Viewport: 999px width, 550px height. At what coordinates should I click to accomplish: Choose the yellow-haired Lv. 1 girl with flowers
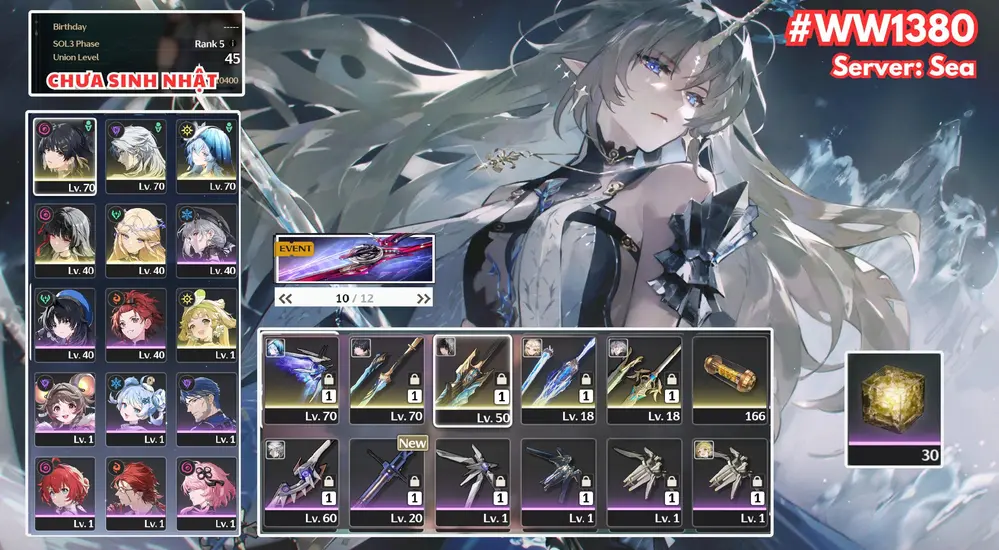click(x=207, y=325)
